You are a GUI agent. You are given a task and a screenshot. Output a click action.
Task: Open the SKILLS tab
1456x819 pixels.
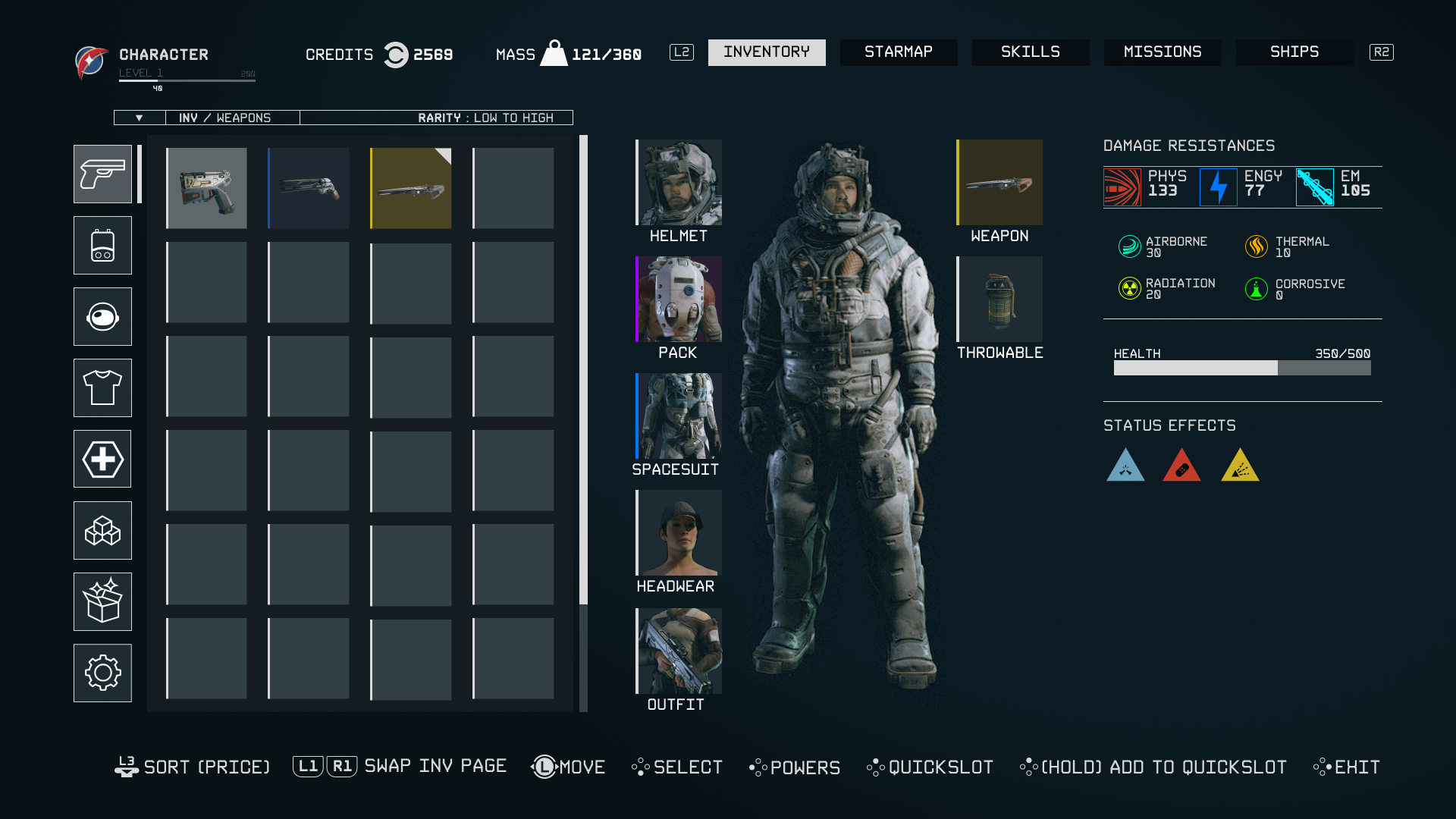point(1031,52)
